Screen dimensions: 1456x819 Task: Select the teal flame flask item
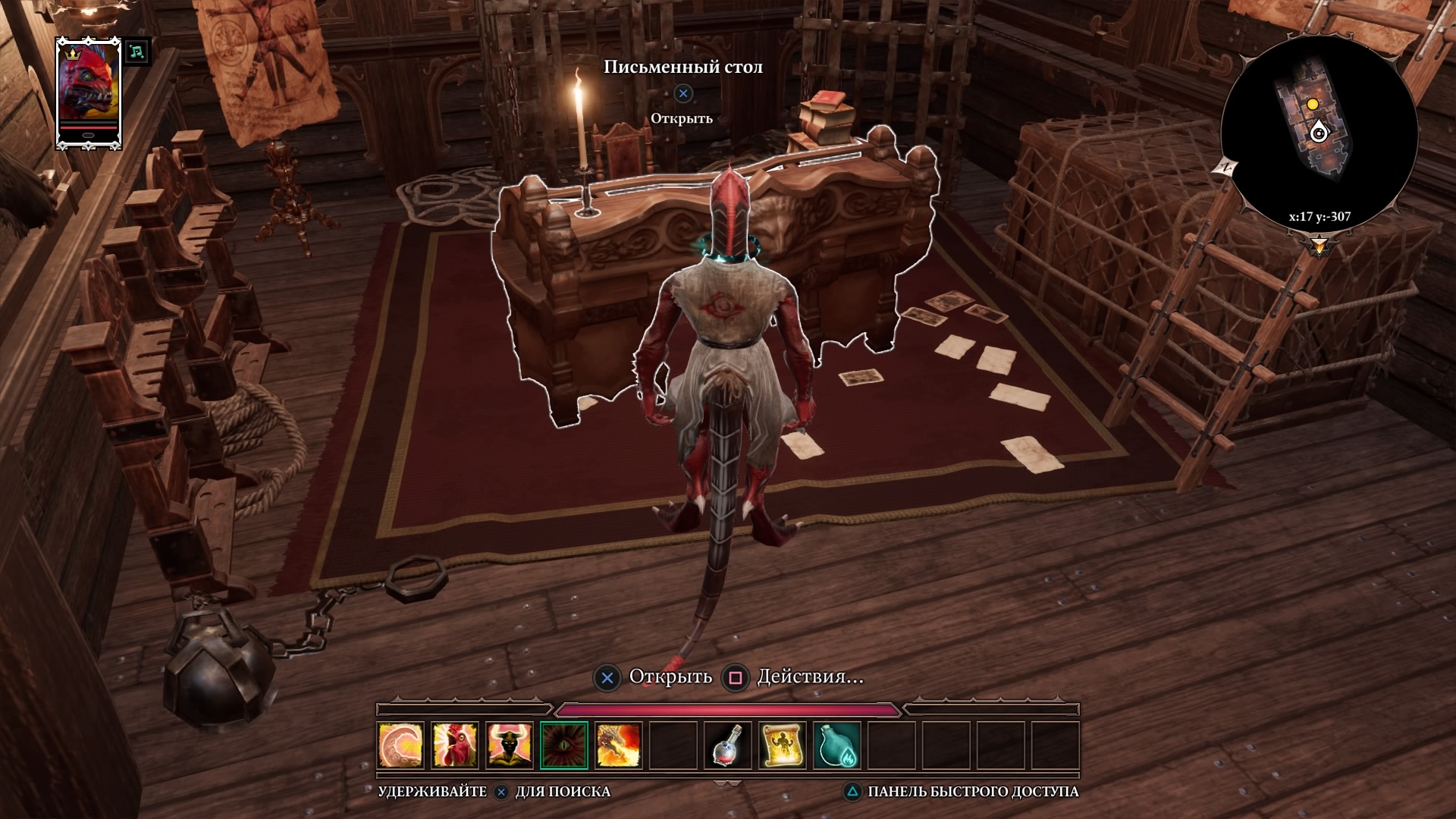pyautogui.click(x=837, y=744)
